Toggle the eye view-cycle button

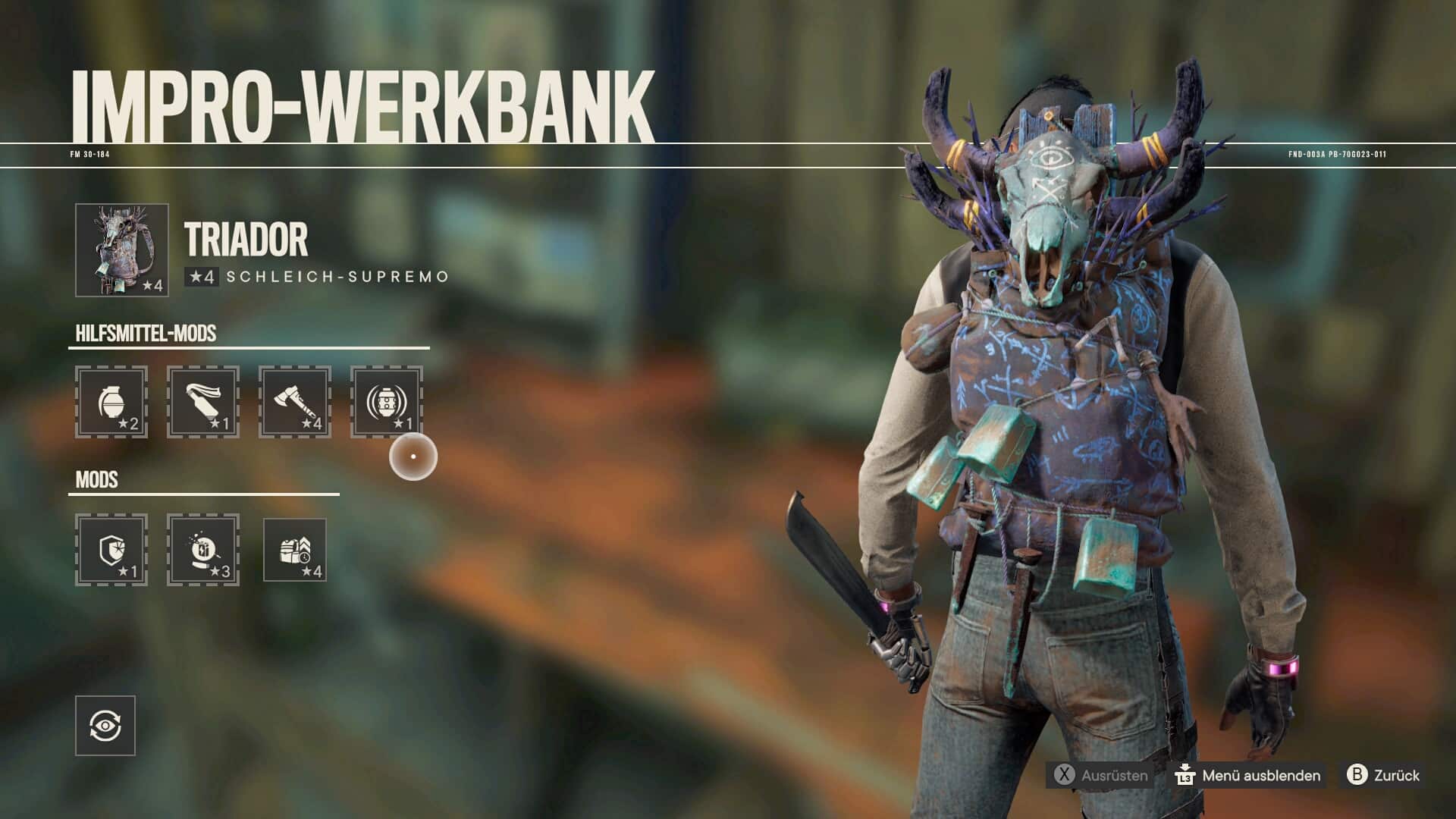pyautogui.click(x=105, y=726)
